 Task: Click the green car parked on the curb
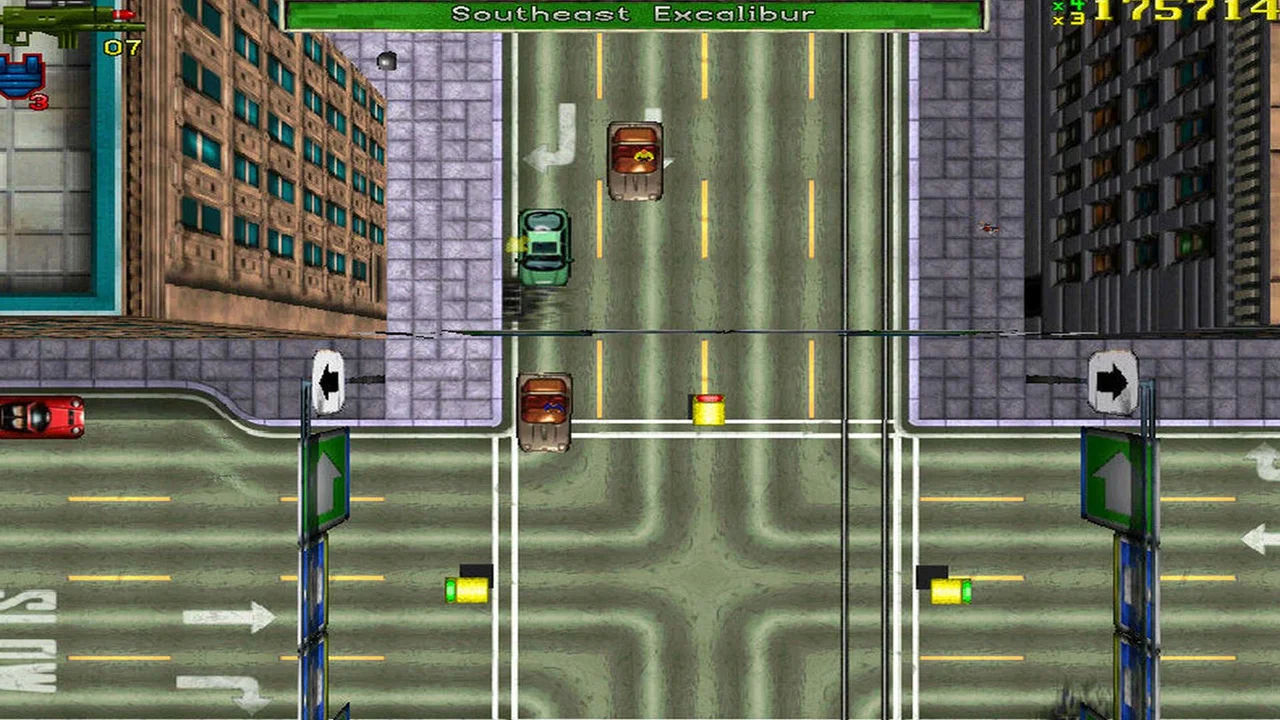pyautogui.click(x=544, y=247)
